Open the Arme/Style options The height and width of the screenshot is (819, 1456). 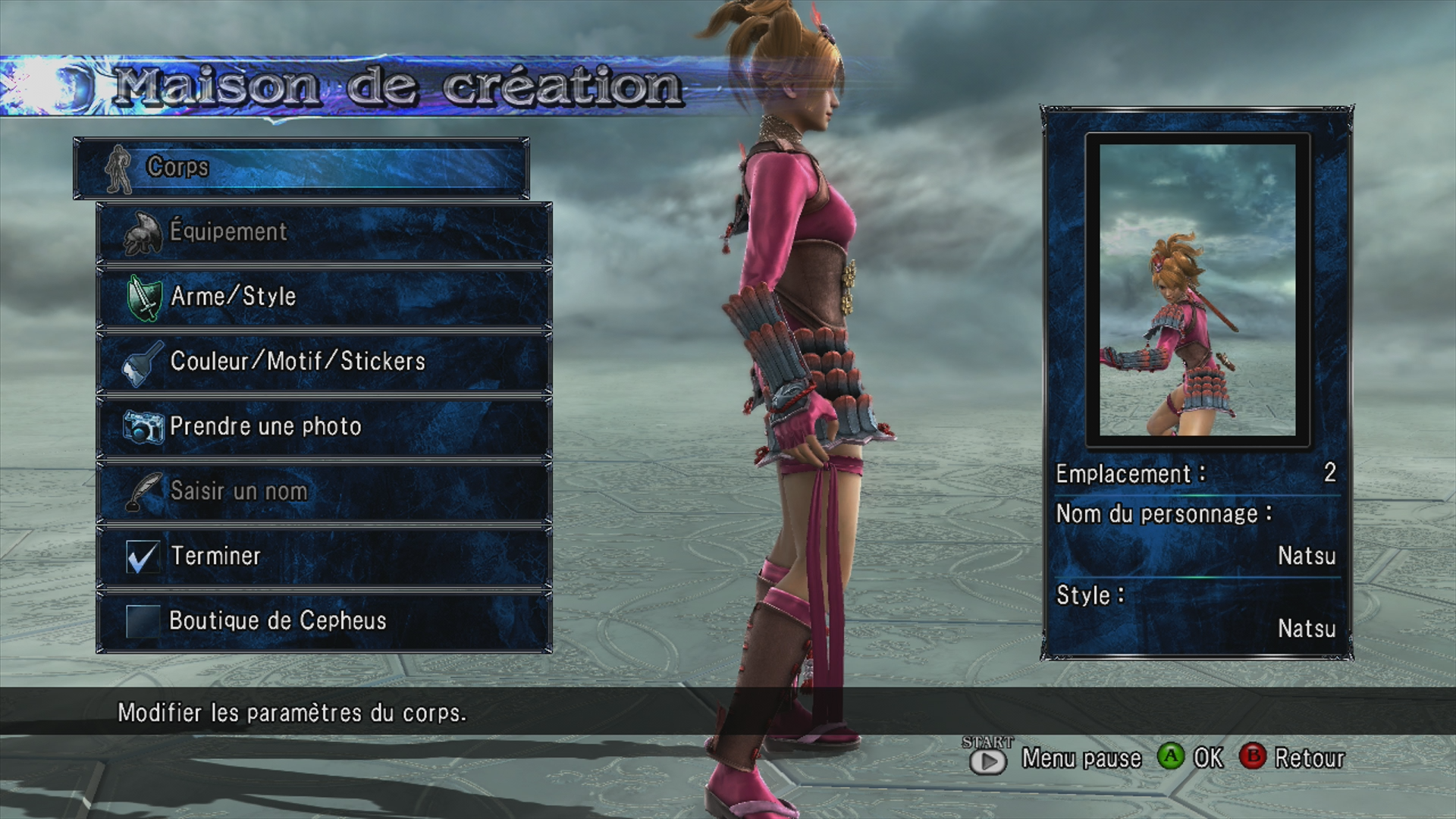pos(324,297)
